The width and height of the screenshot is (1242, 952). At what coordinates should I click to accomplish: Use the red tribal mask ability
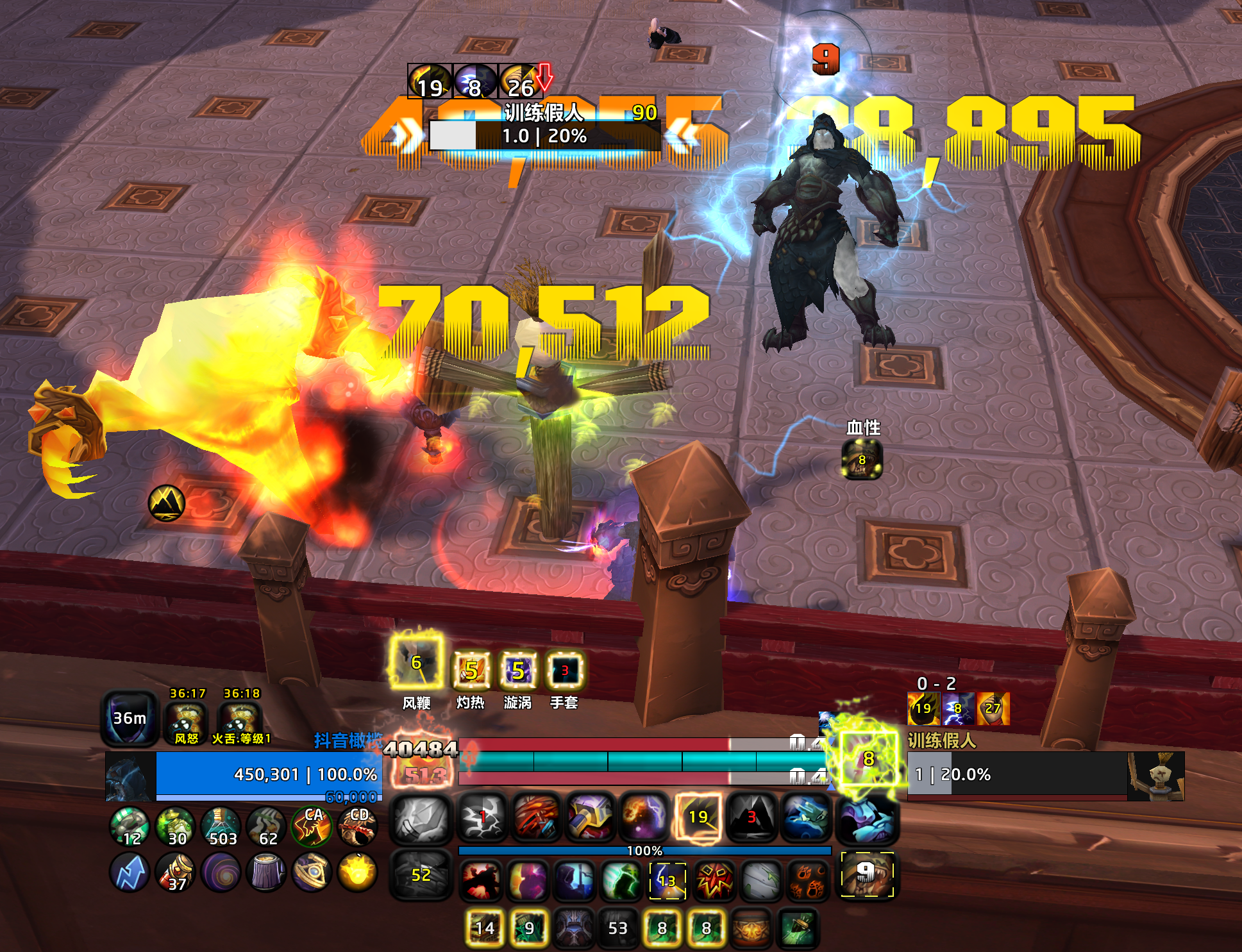[714, 880]
